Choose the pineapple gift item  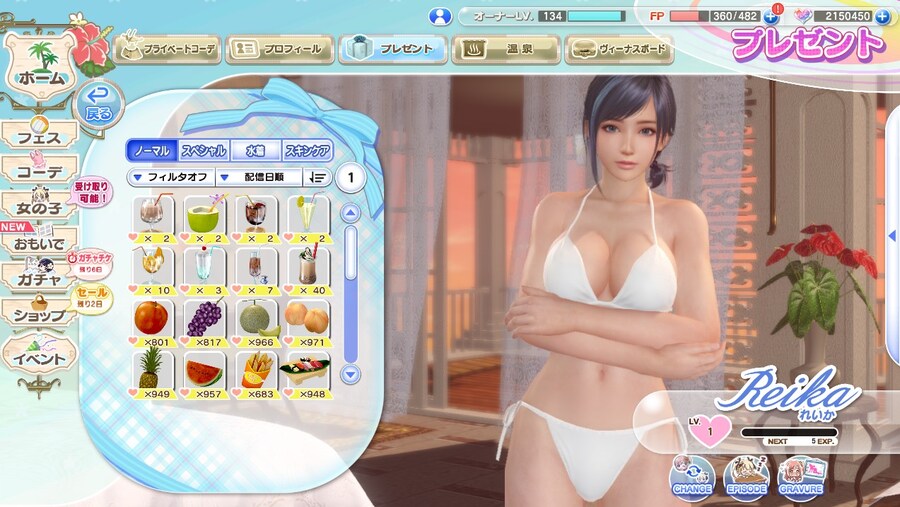coord(151,372)
